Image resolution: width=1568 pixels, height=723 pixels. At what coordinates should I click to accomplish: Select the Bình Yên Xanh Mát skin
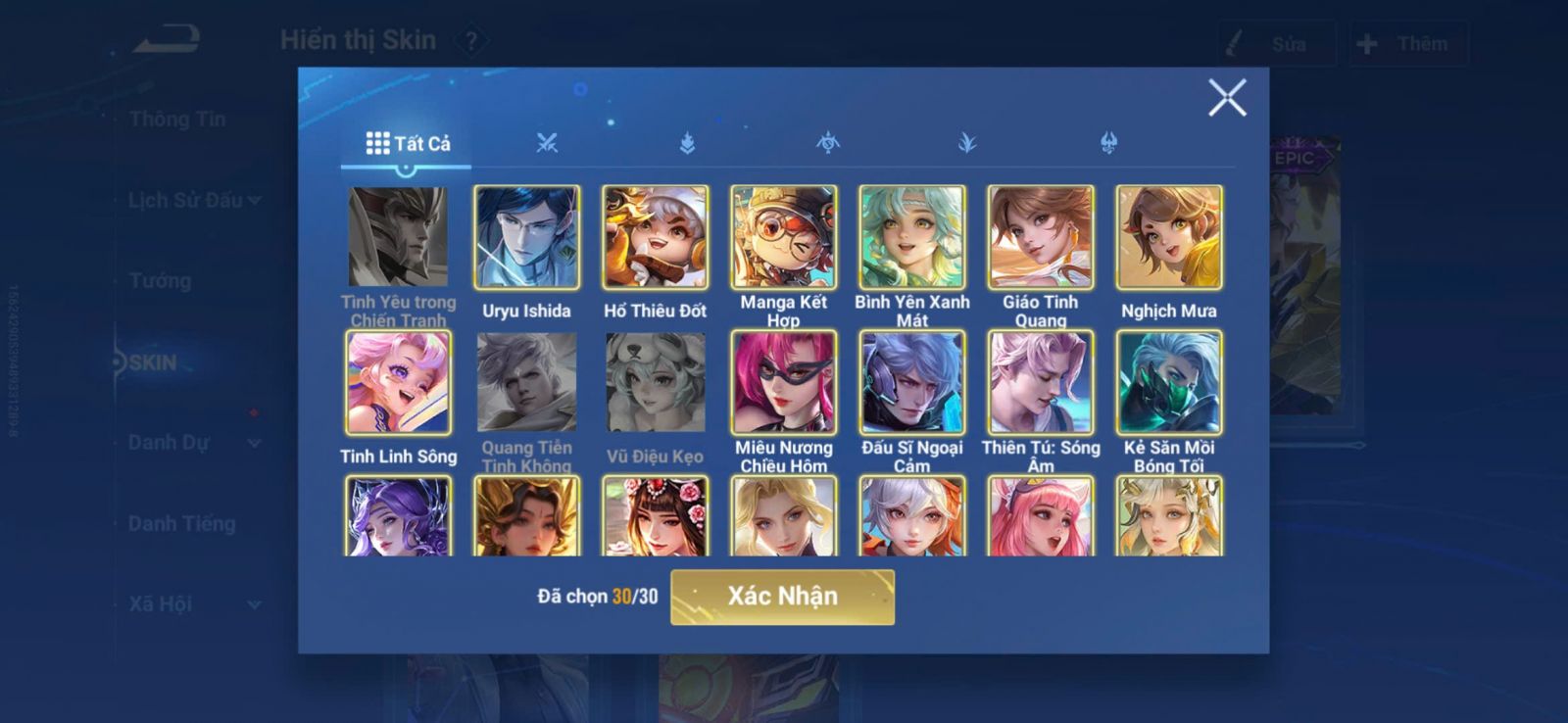911,237
